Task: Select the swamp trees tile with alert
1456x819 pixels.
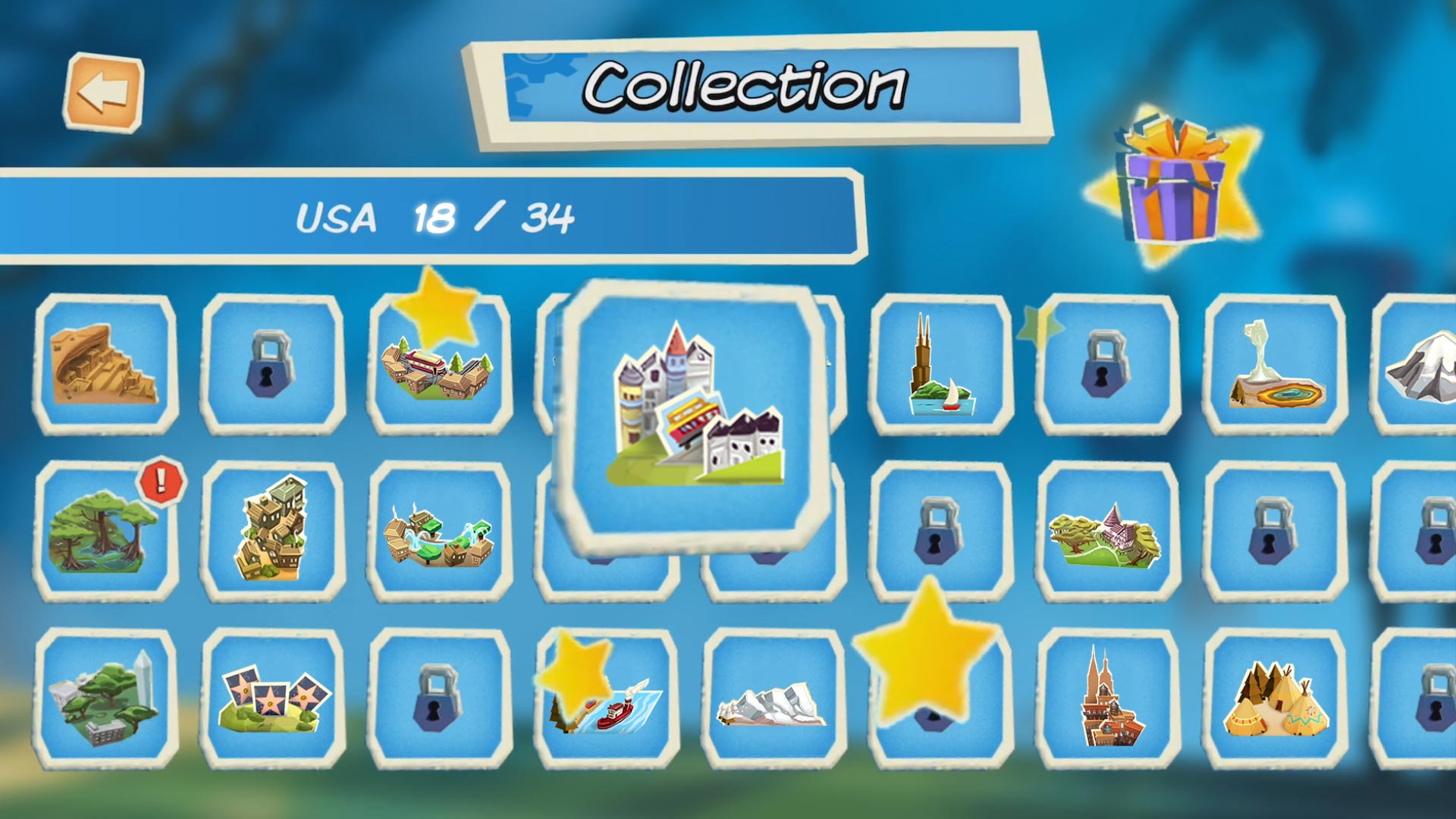Action: point(105,532)
